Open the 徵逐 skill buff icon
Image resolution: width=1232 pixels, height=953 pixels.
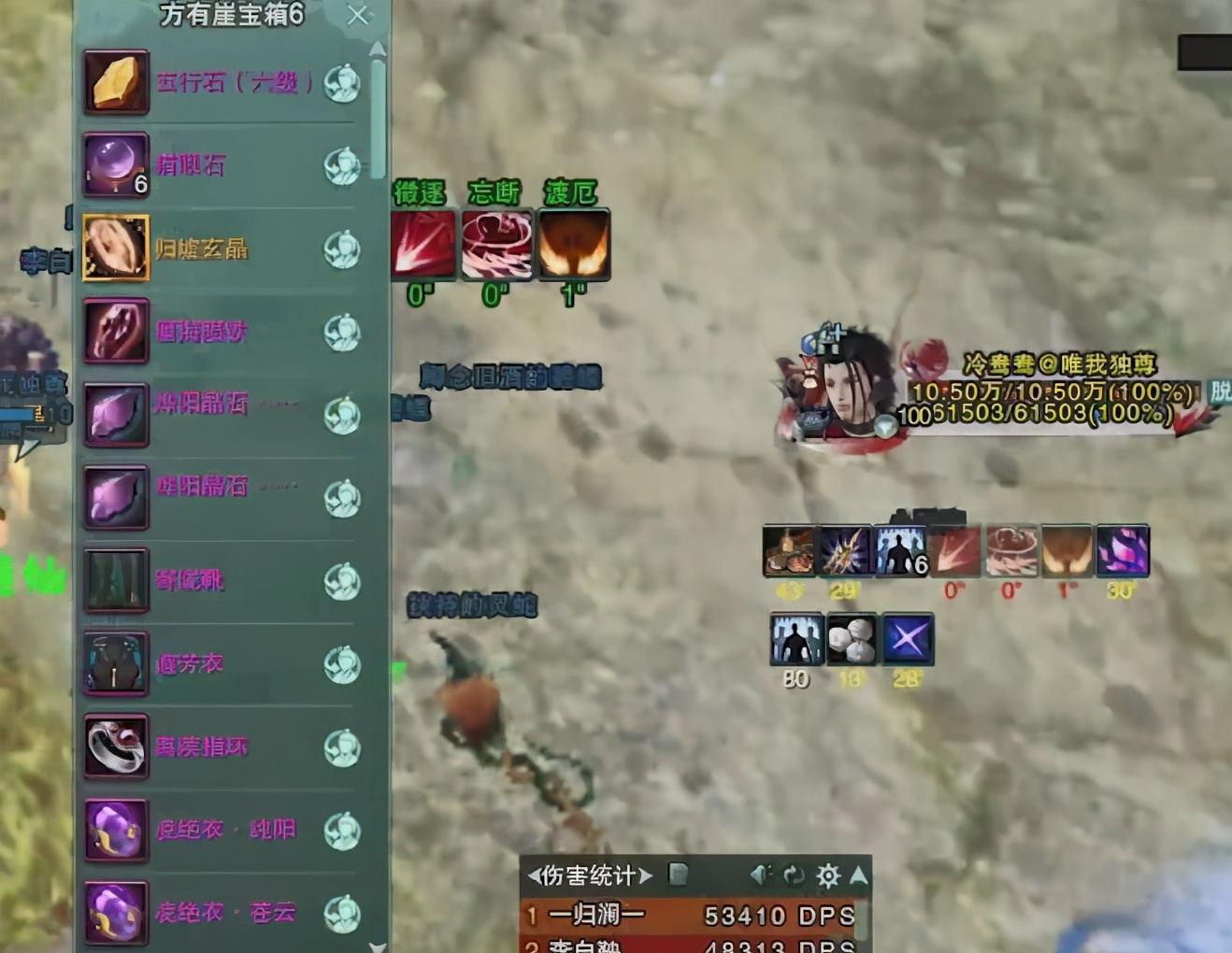pyautogui.click(x=423, y=245)
